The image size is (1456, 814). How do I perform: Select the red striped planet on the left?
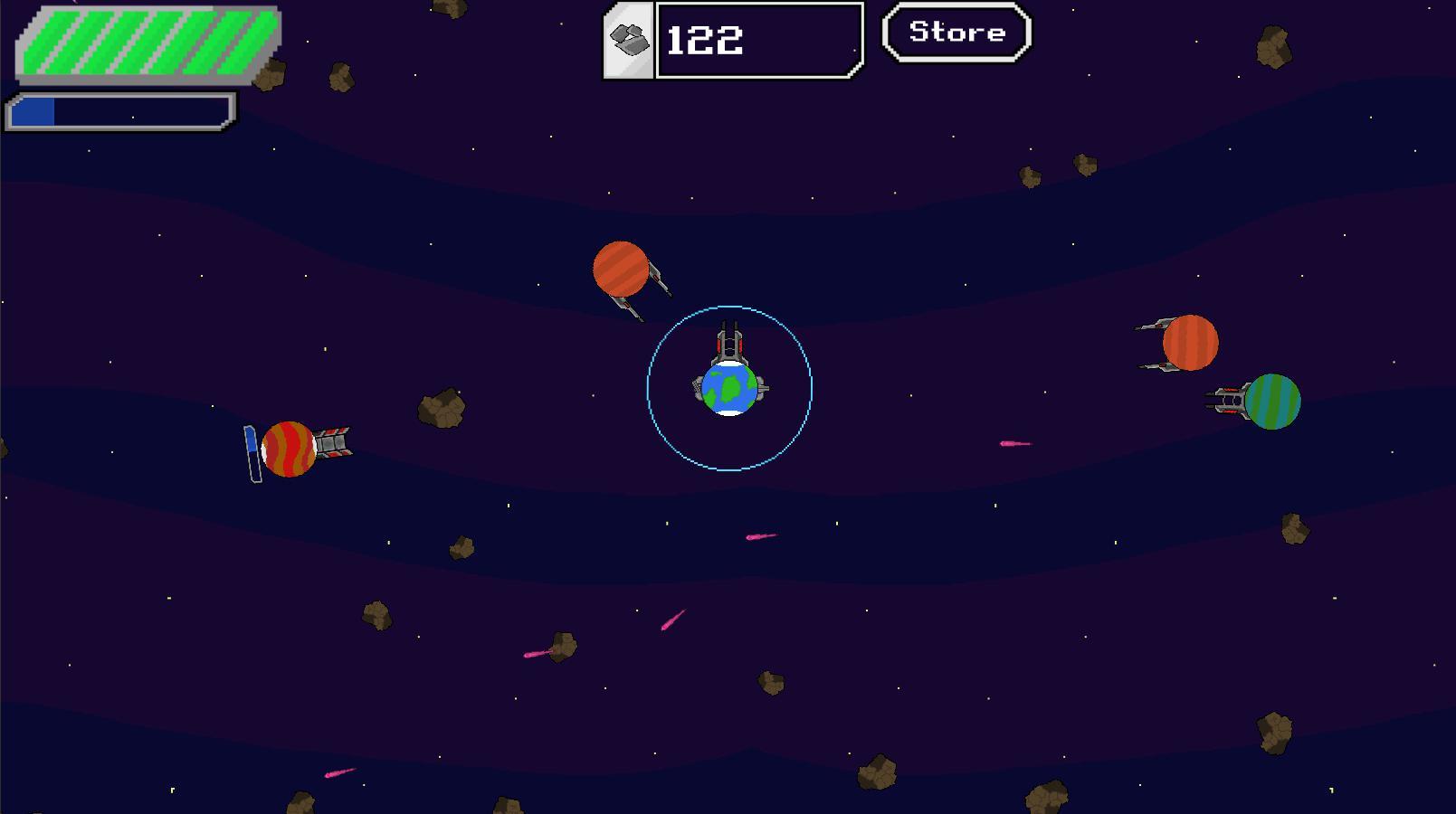tap(288, 448)
